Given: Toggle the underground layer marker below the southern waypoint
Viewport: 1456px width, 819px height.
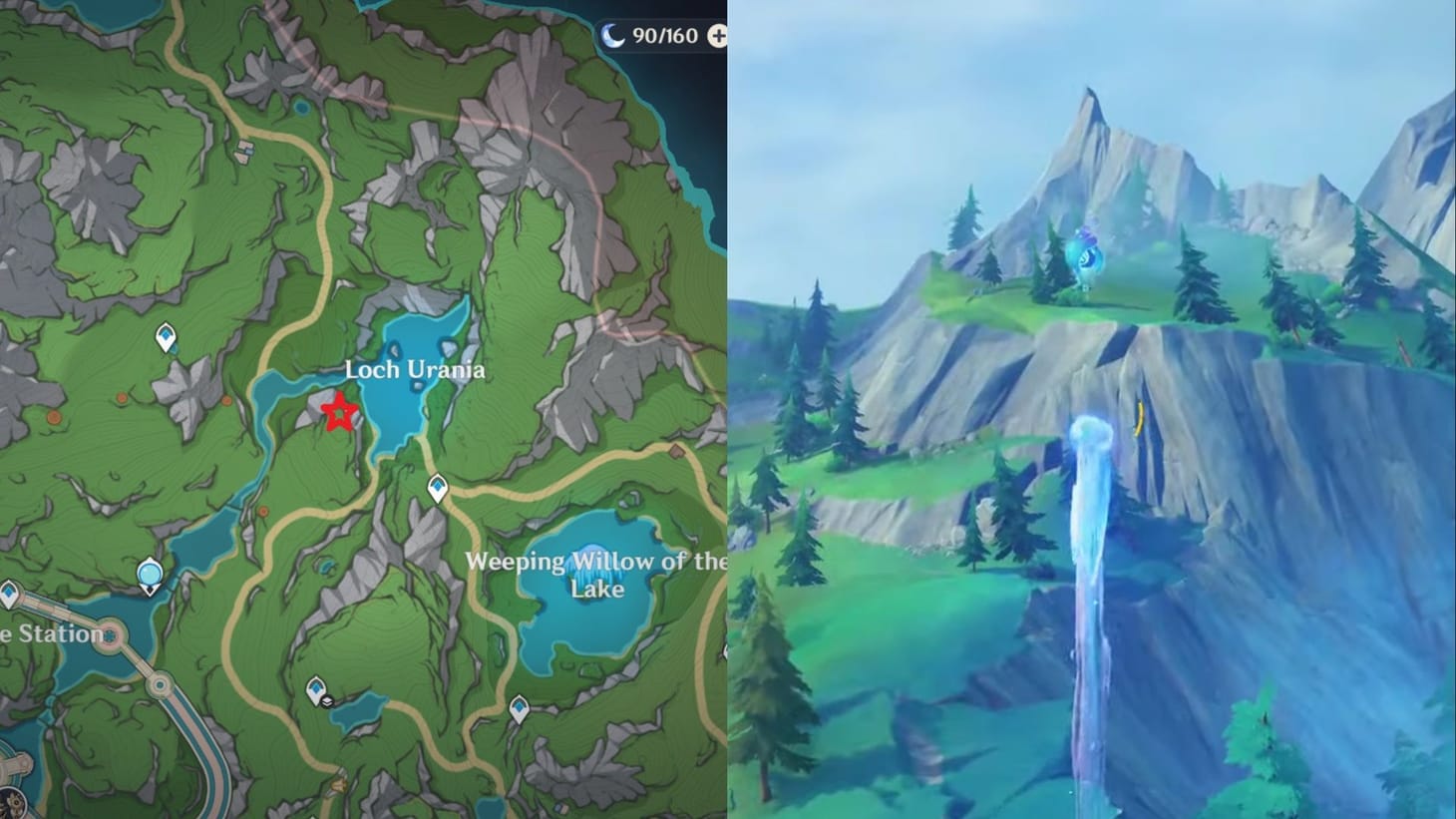Looking at the screenshot, I should (327, 701).
